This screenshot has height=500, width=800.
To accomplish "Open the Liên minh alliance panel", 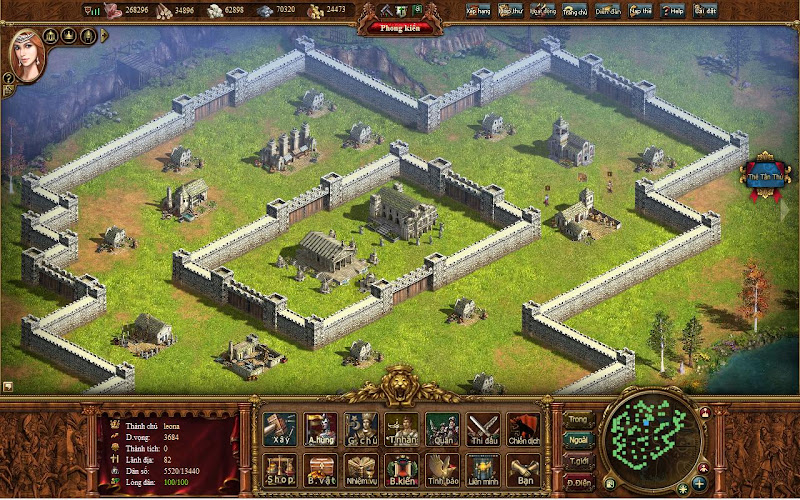I will (483, 470).
